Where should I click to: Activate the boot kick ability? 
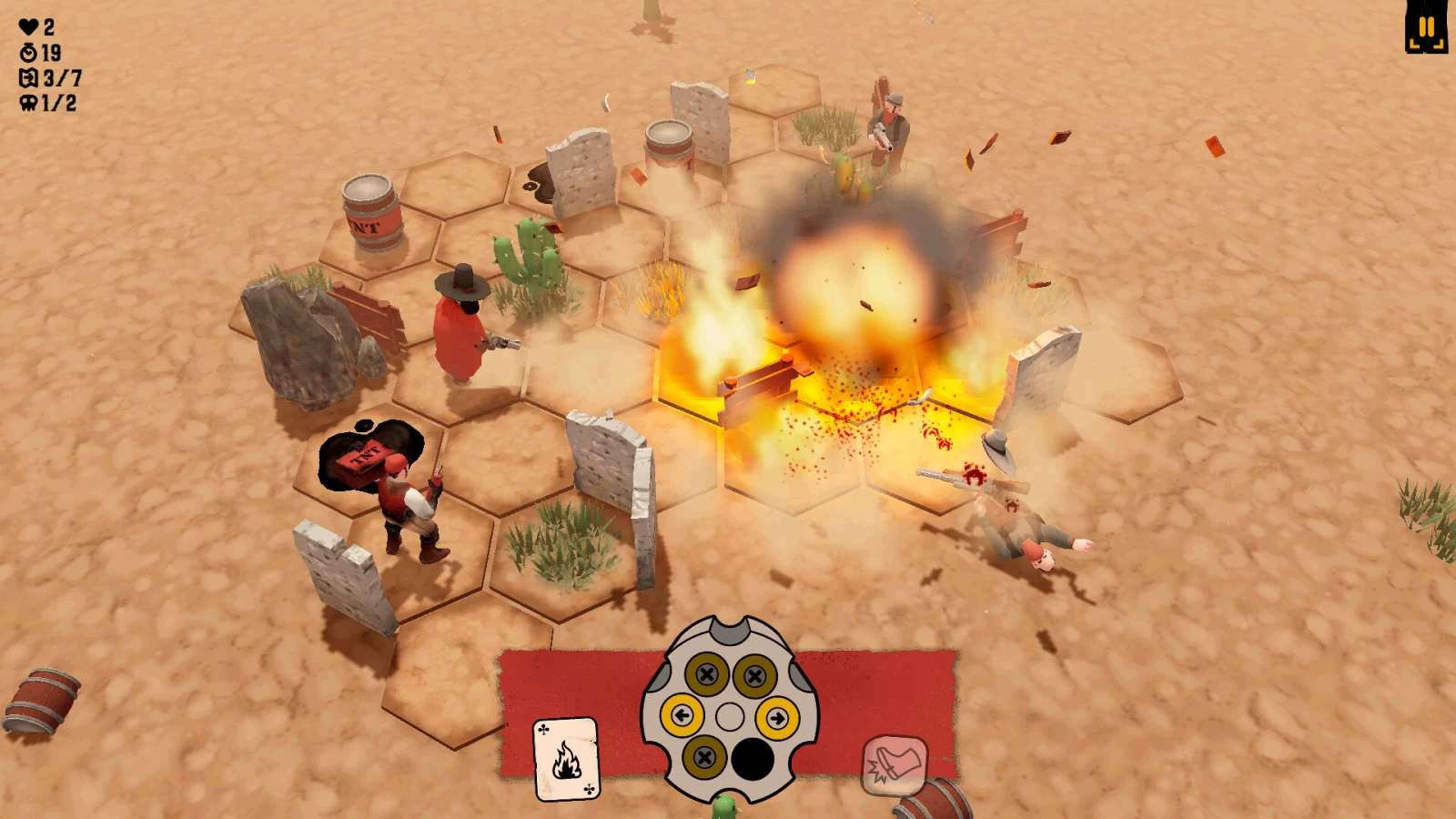click(x=894, y=763)
